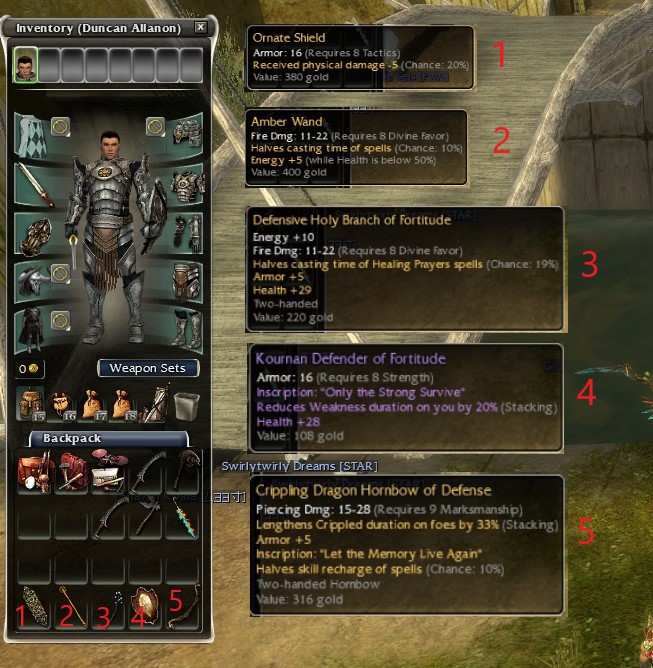Image resolution: width=653 pixels, height=668 pixels.
Task: Select the equipped sword weapon slot
Action: (x=34, y=184)
